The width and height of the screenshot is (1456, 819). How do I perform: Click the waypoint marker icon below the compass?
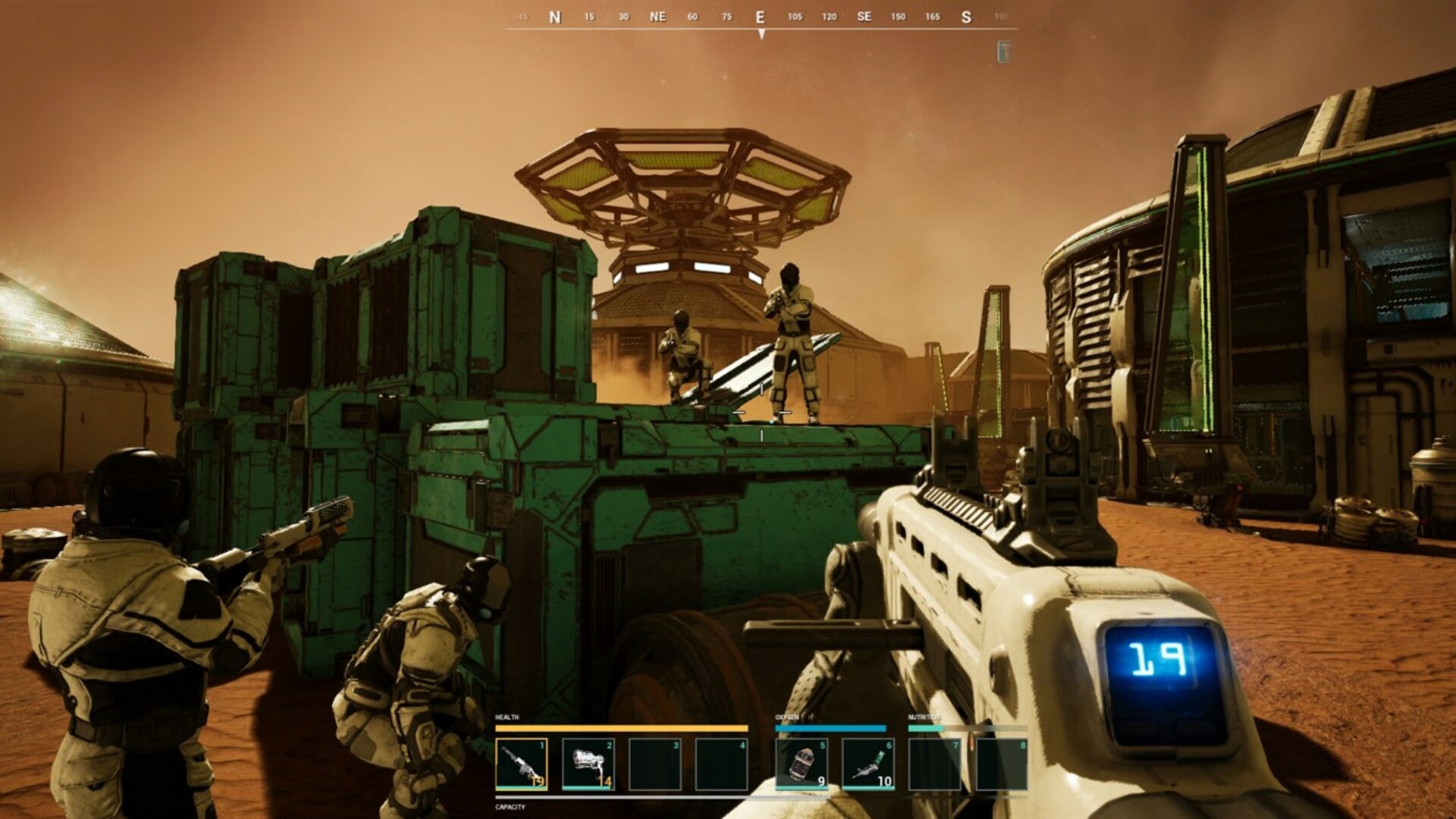[1005, 52]
